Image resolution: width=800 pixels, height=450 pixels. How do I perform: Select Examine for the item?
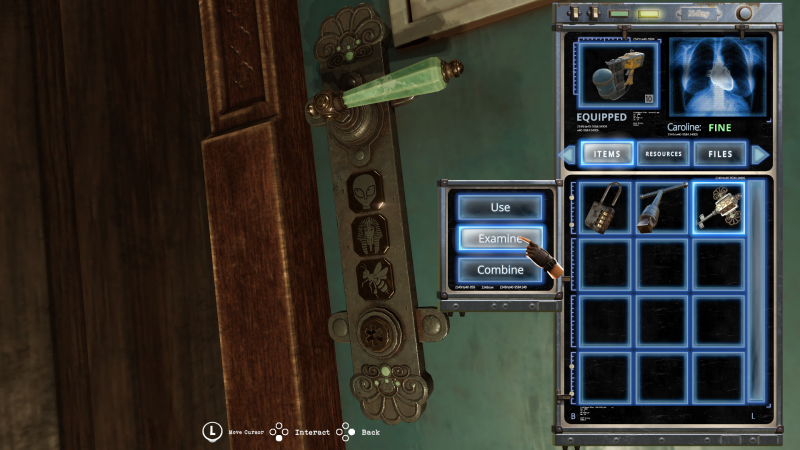pos(500,239)
